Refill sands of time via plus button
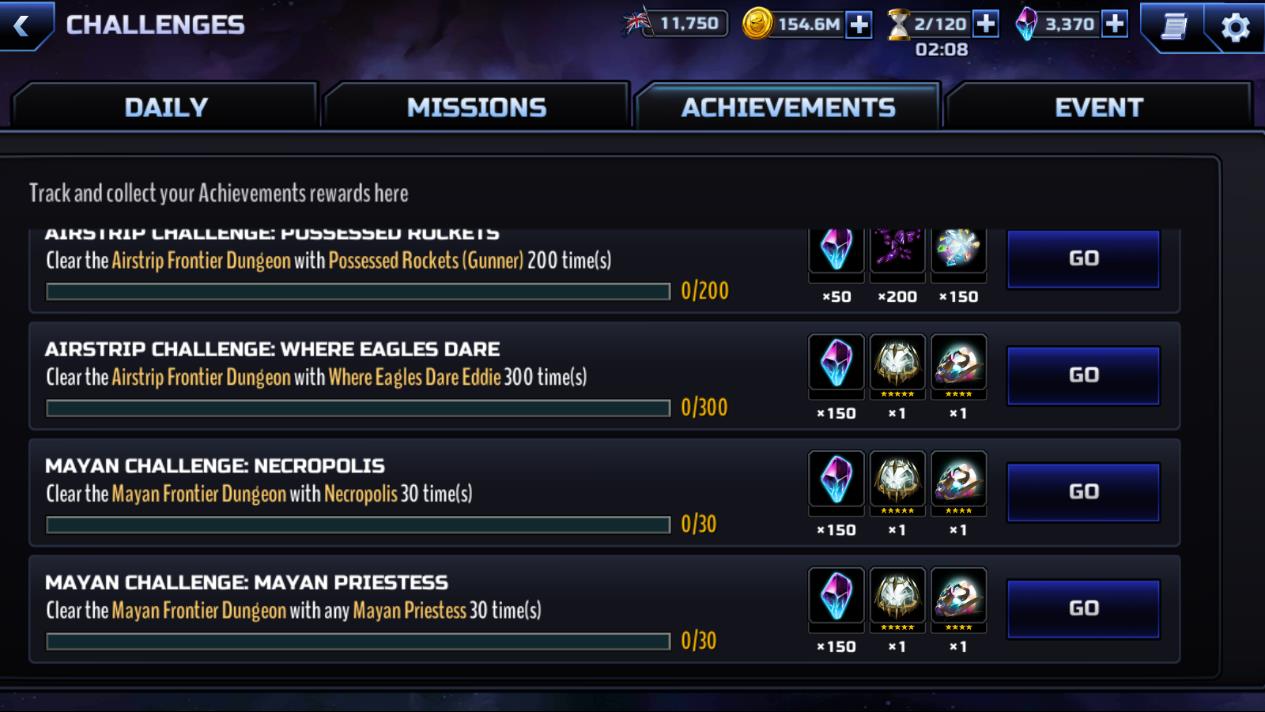The width and height of the screenshot is (1265, 712). coord(985,24)
